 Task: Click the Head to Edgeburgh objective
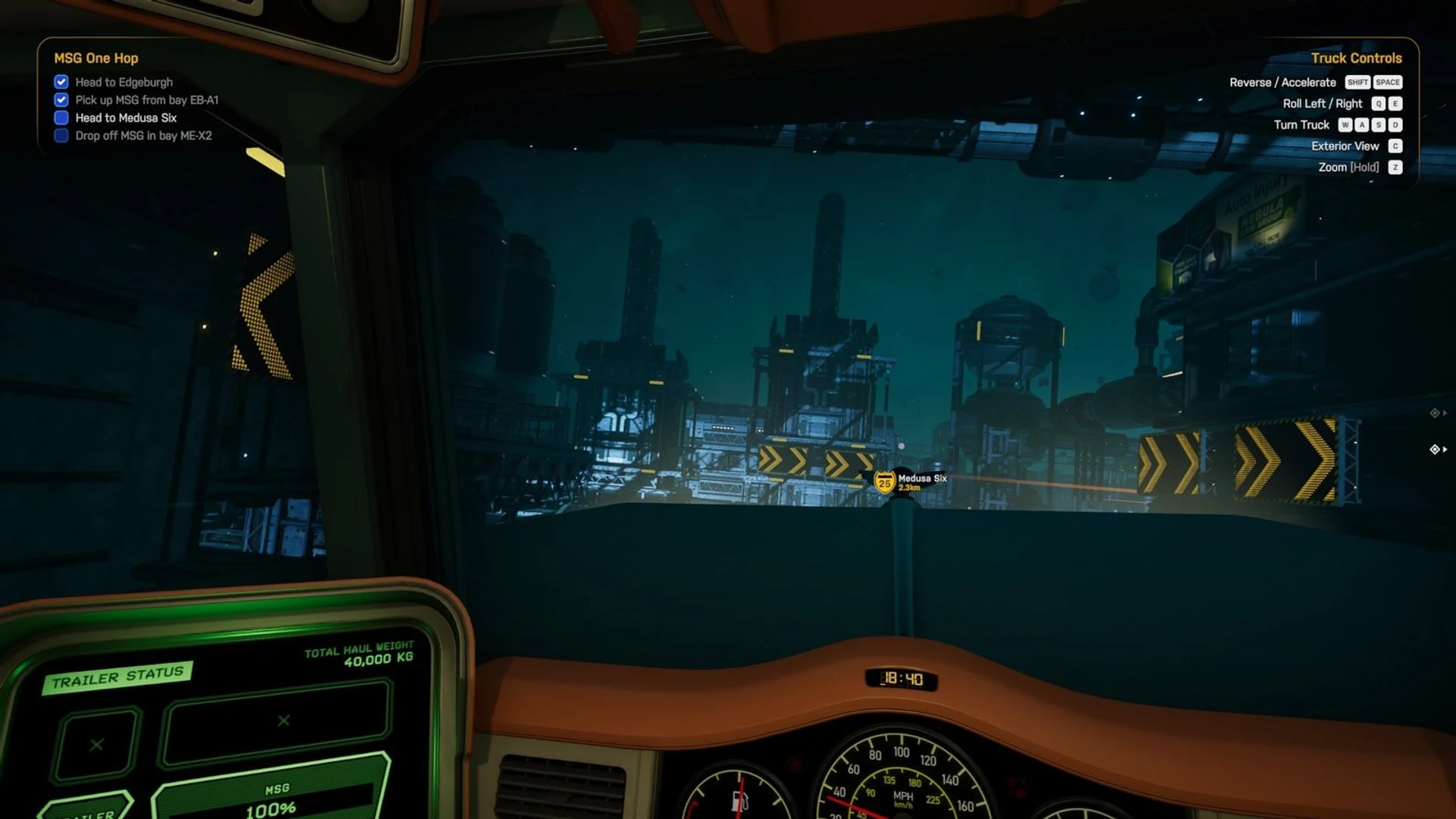(x=124, y=82)
